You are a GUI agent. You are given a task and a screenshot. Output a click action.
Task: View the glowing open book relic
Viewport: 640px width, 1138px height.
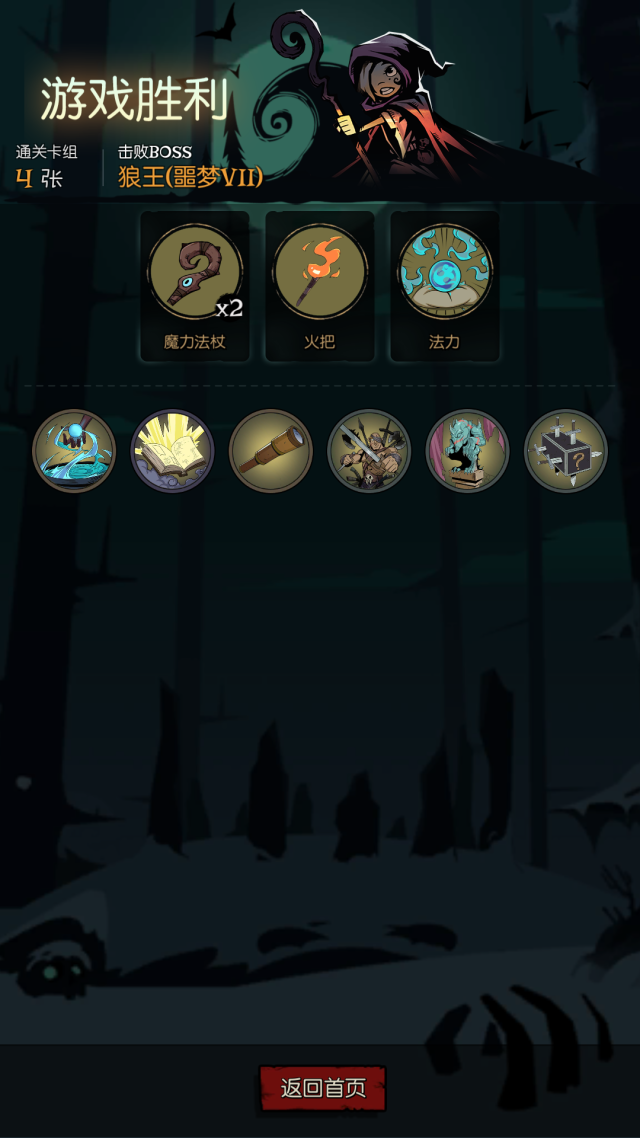(172, 451)
